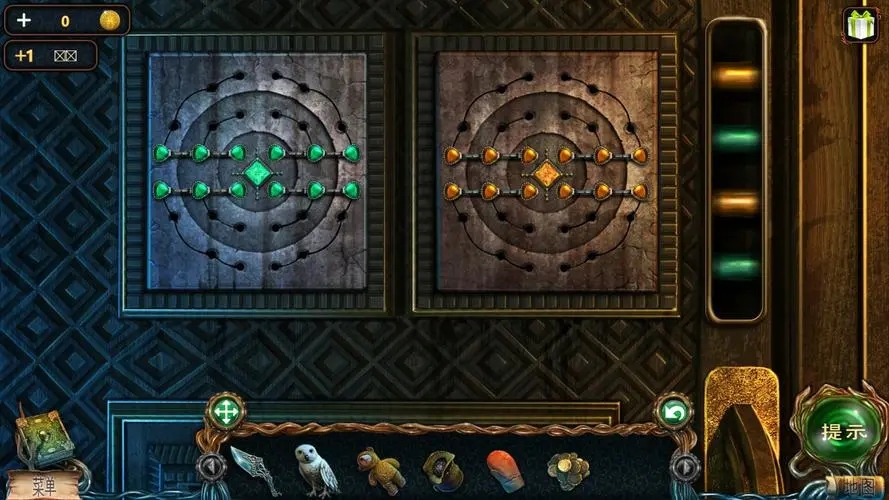Open the hint button (提示)
889x500 pixels.
click(x=842, y=433)
